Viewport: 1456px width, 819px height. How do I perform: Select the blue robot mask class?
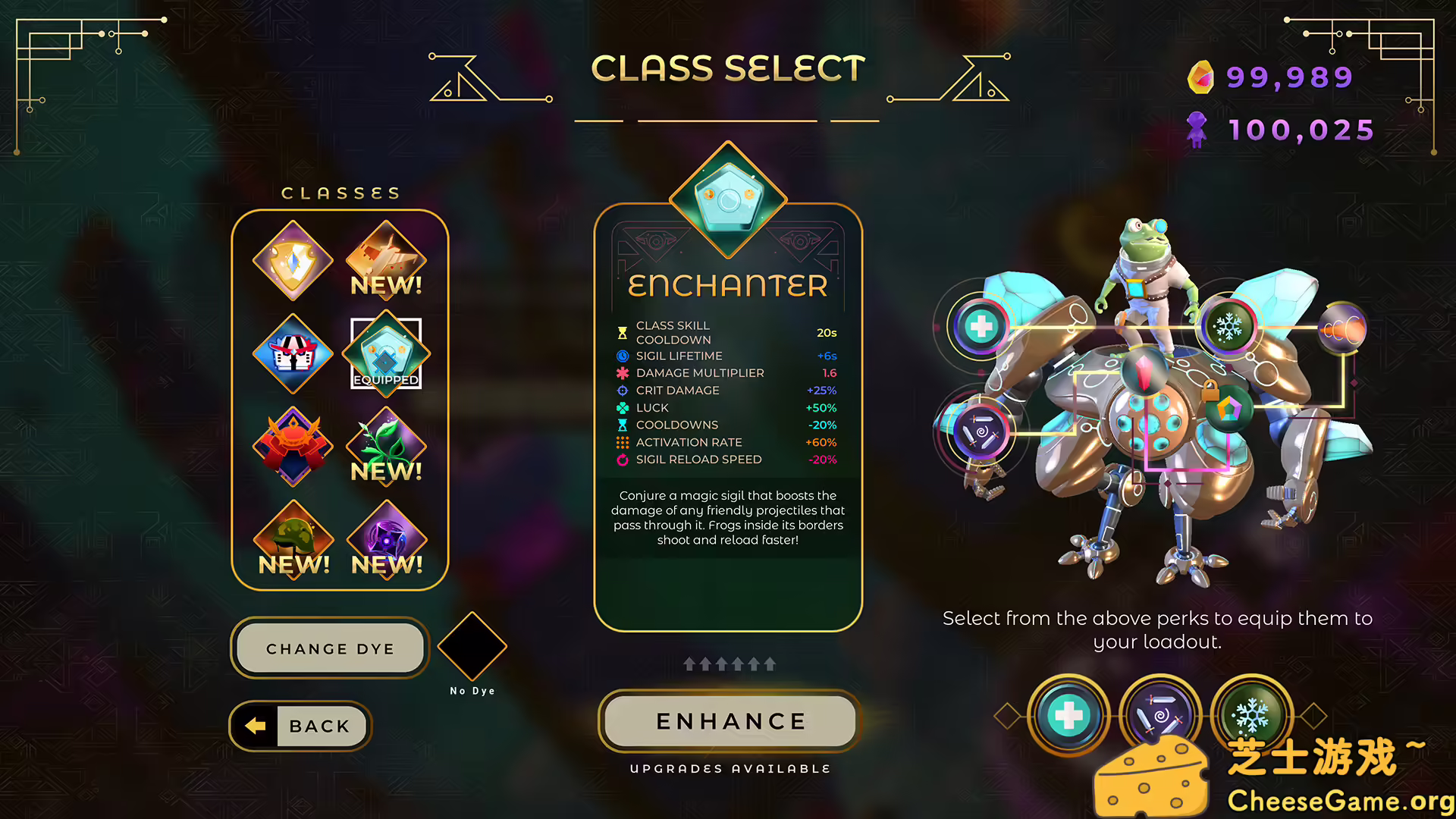[x=293, y=353]
